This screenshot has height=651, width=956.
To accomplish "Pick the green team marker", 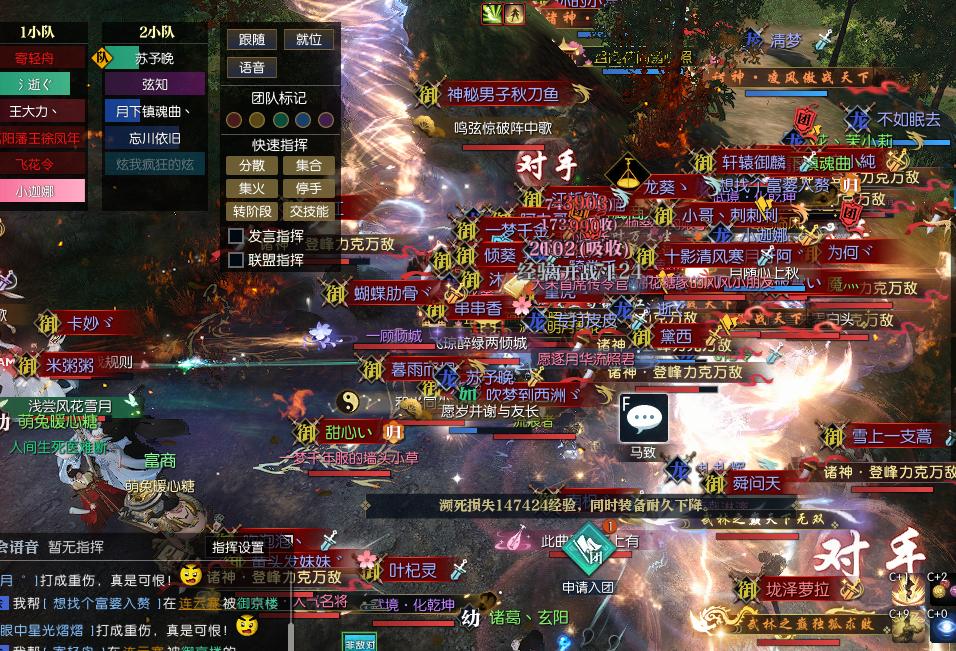I will (x=280, y=120).
